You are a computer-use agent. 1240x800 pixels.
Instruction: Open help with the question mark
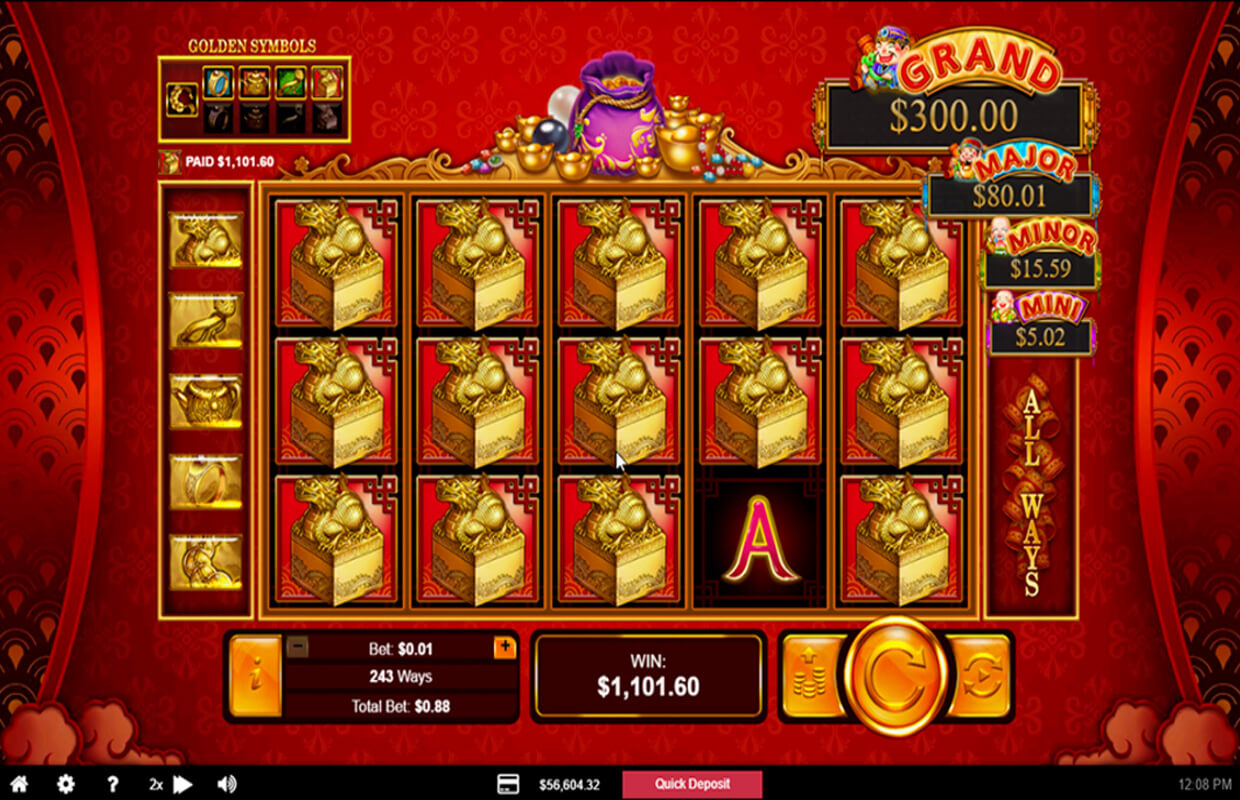click(x=113, y=784)
